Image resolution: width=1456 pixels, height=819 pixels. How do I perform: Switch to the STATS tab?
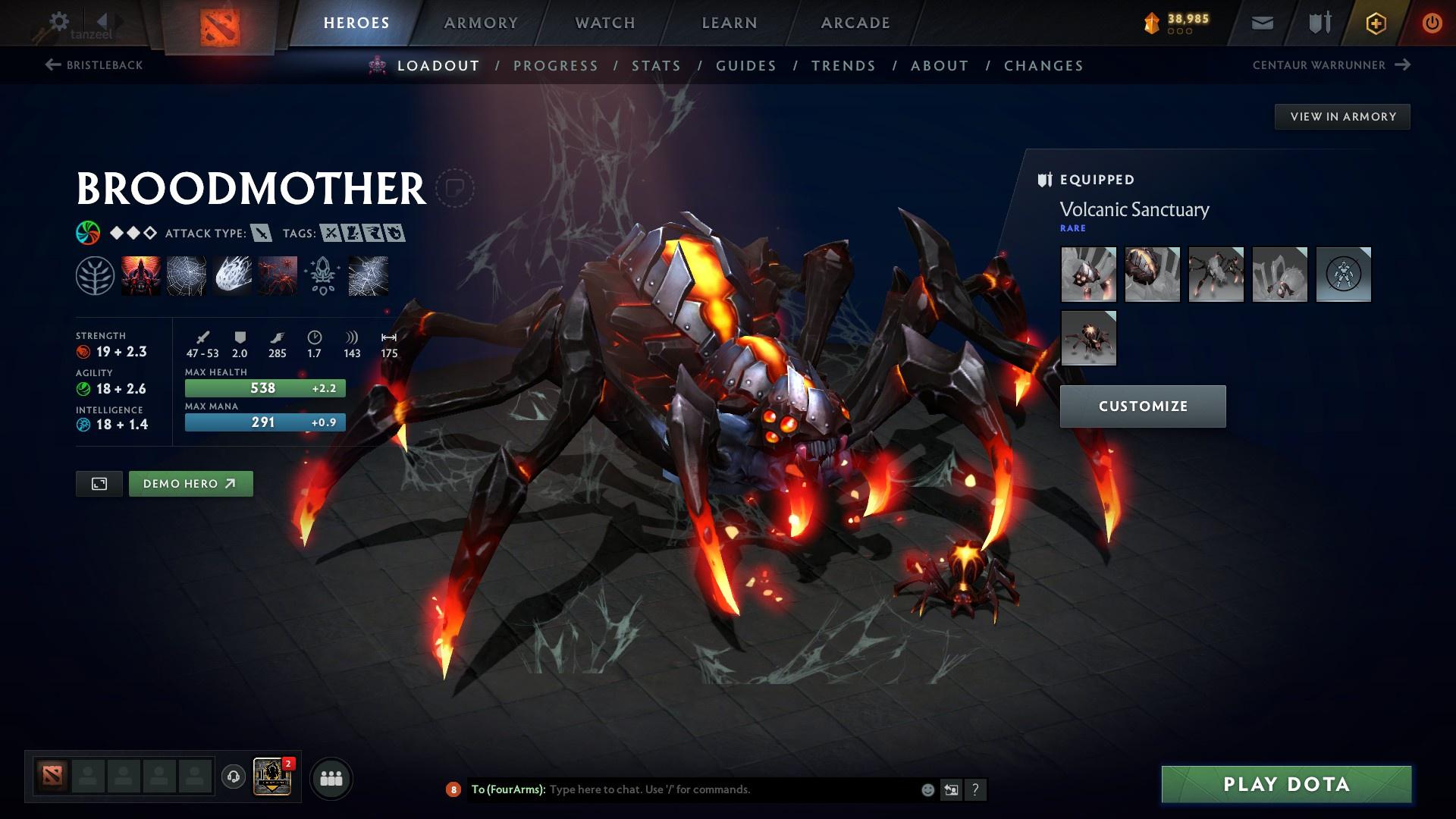[657, 66]
